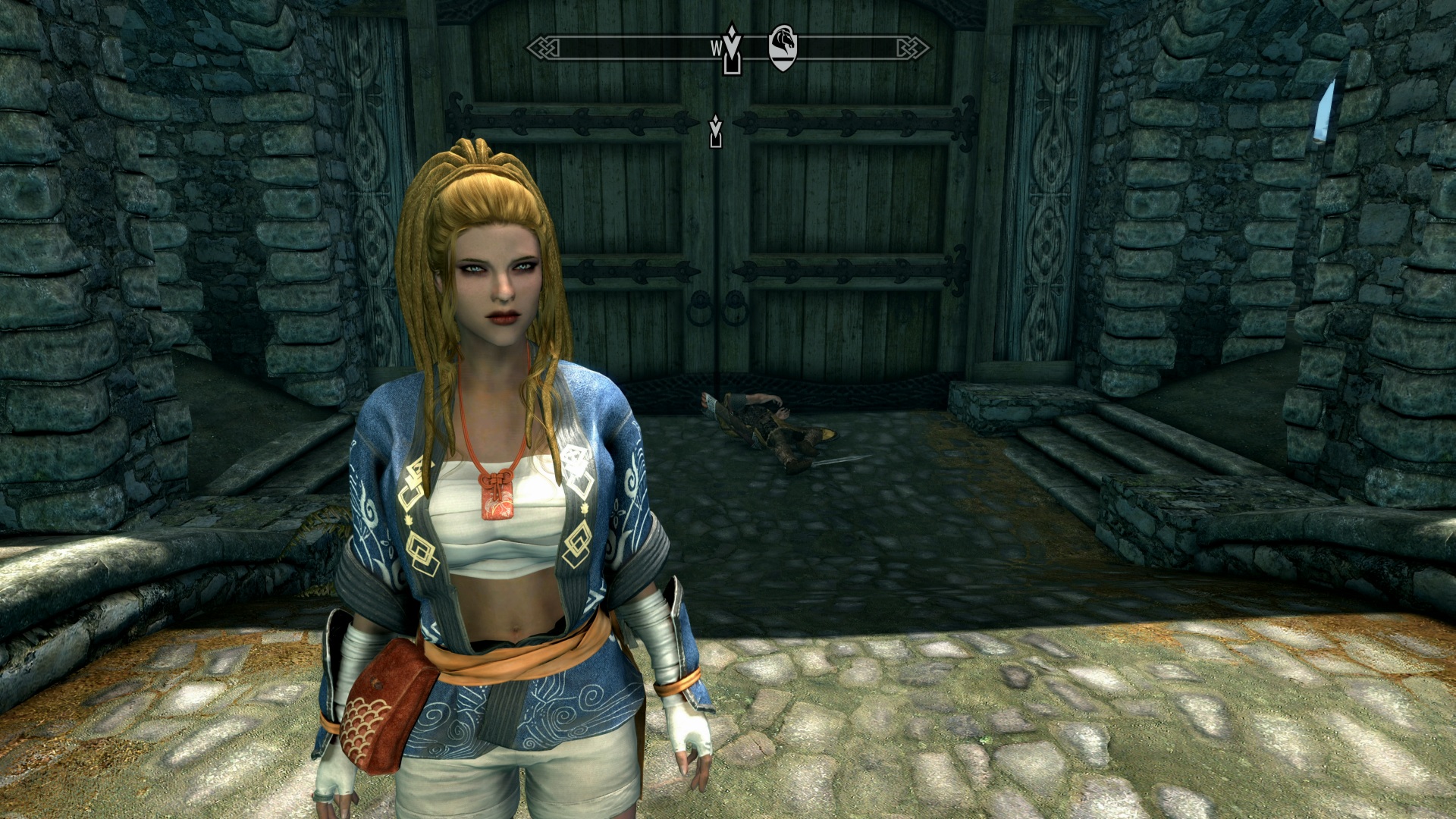The height and width of the screenshot is (819, 1456).
Task: Click the Whiterun horse-head marker on the compass
Action: pos(783,47)
